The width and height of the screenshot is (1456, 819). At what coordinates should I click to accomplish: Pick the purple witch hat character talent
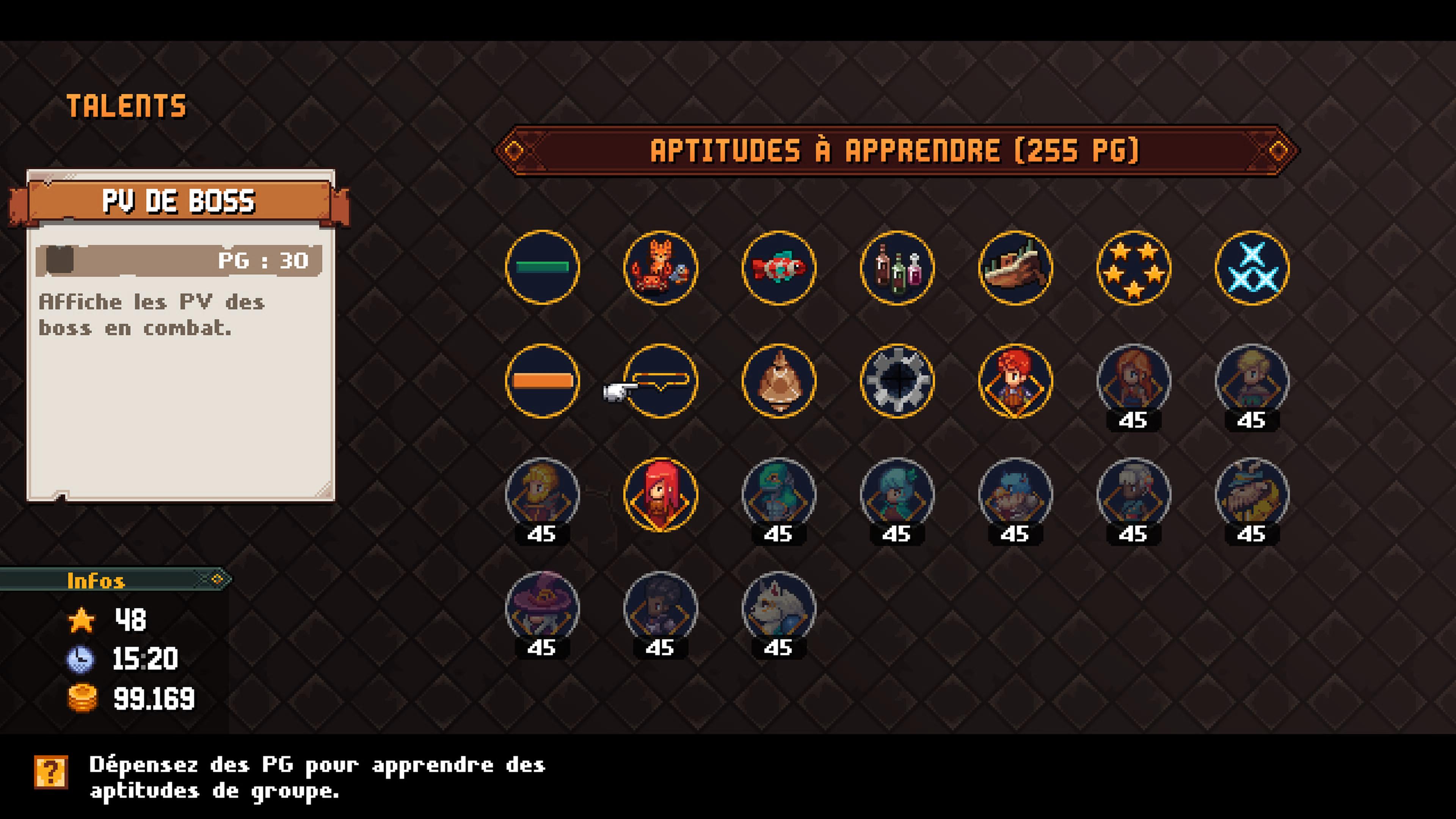542,608
